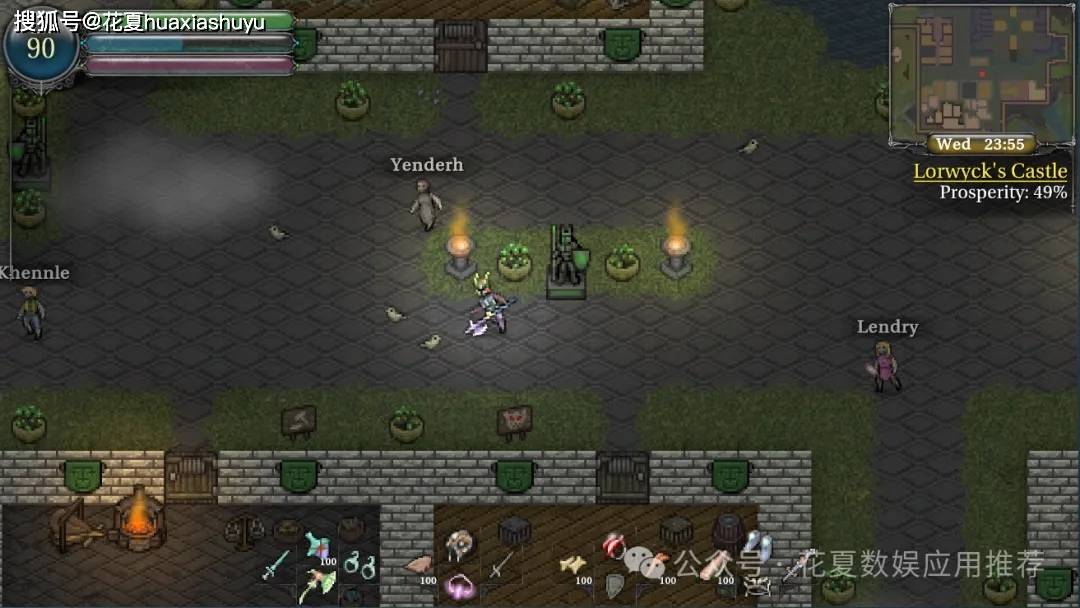
Task: Open the minimap in the corner
Action: coord(980,70)
